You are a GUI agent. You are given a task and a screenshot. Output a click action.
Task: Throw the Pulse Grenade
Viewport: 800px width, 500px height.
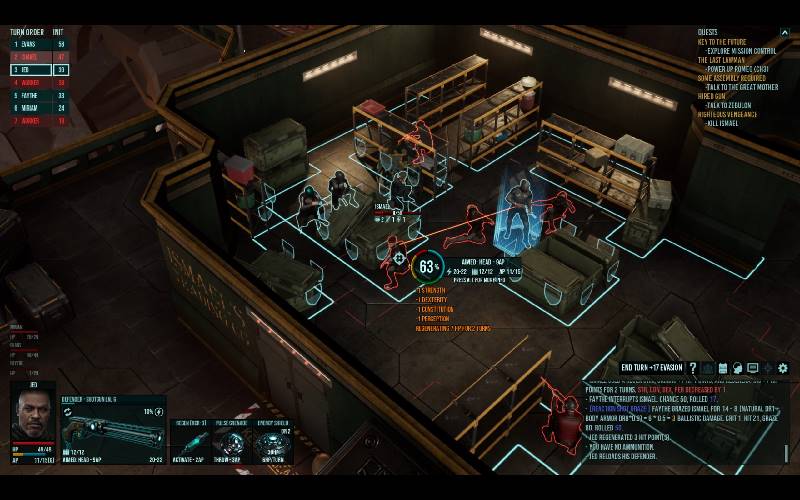click(229, 442)
